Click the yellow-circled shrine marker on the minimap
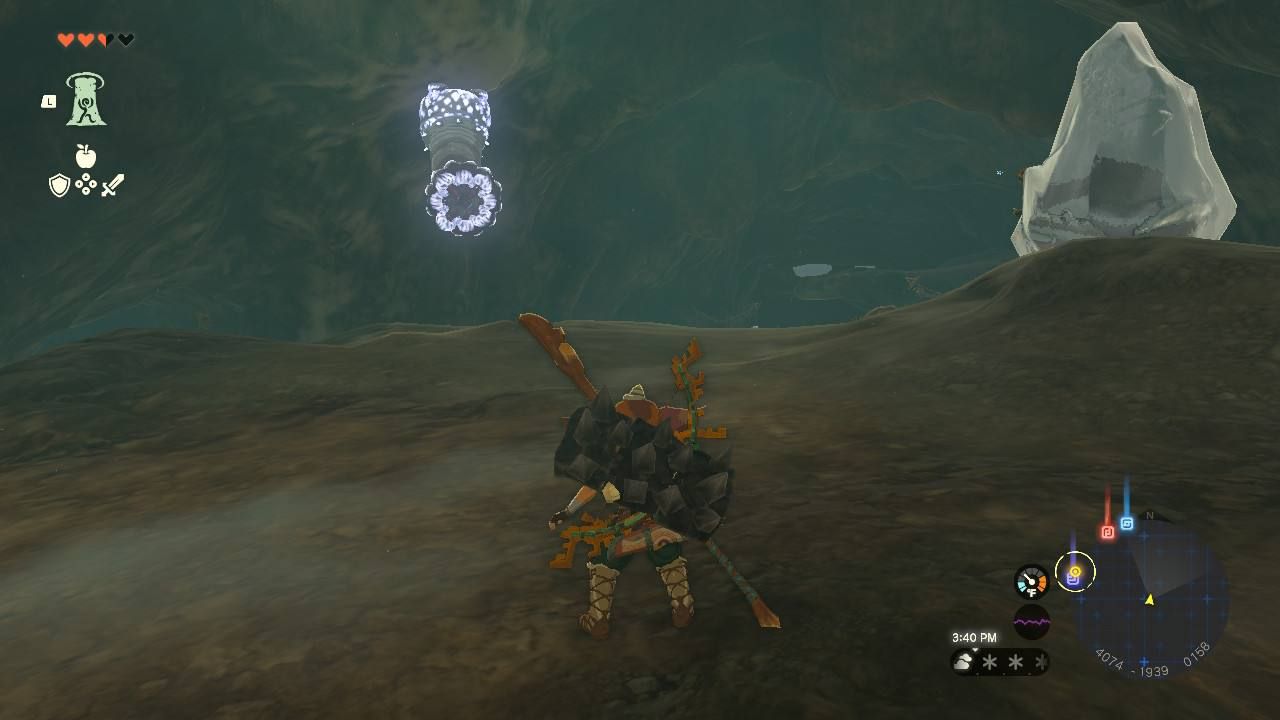The width and height of the screenshot is (1280, 720). pos(1076,572)
